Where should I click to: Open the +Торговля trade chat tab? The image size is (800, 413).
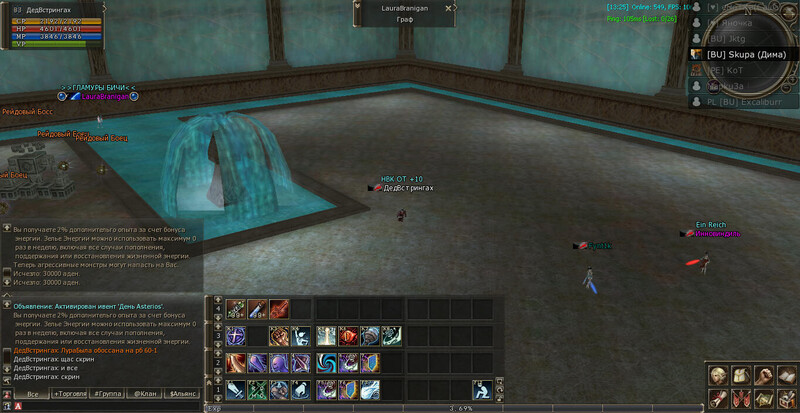pyautogui.click(x=70, y=394)
